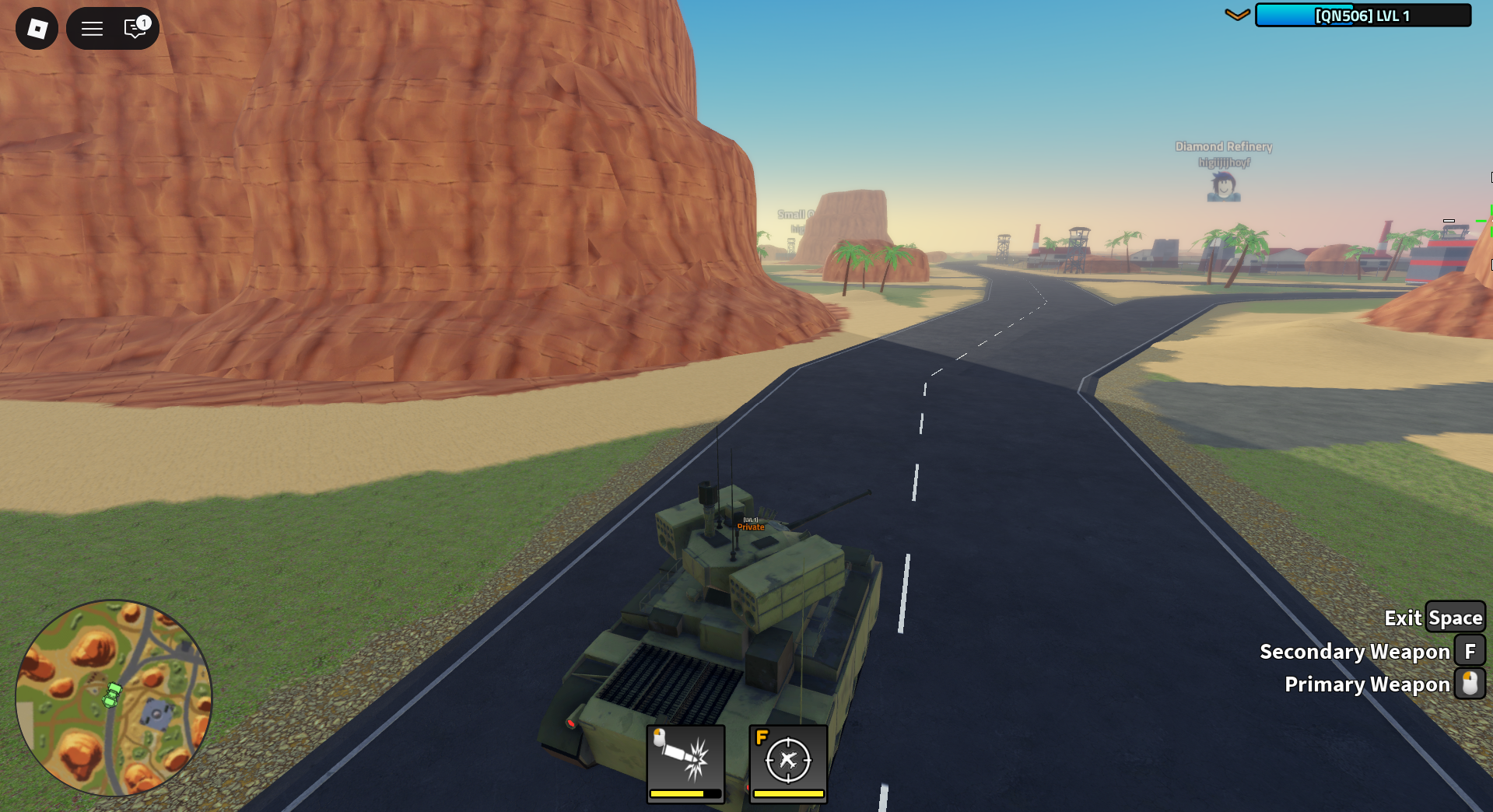
Task: Click the higiijijhoyf player nameplate
Action: (x=1223, y=162)
